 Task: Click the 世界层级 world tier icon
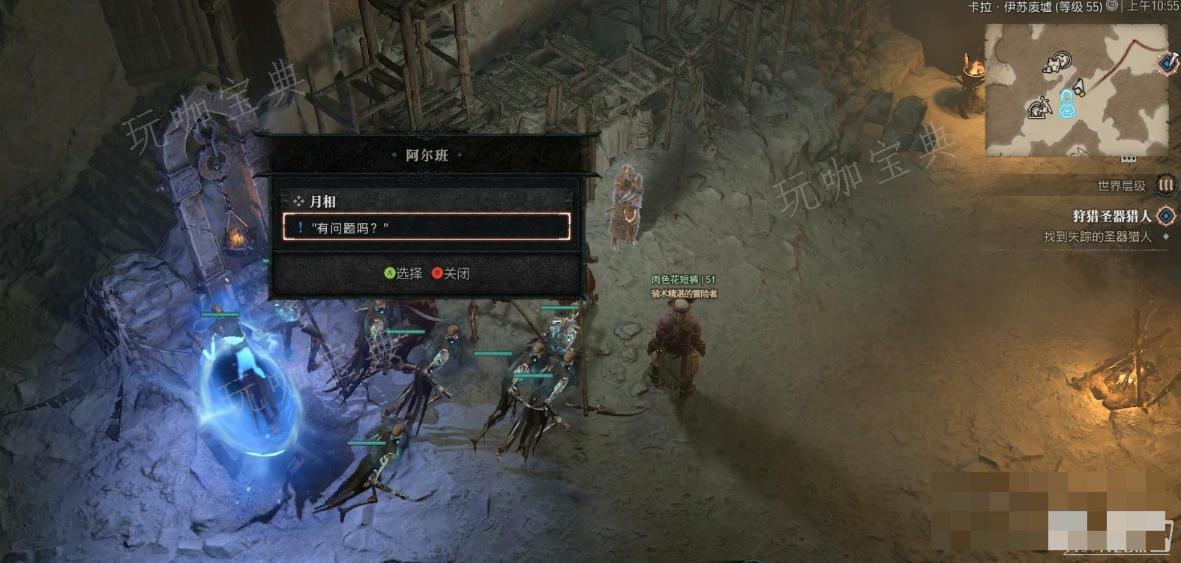(1166, 185)
